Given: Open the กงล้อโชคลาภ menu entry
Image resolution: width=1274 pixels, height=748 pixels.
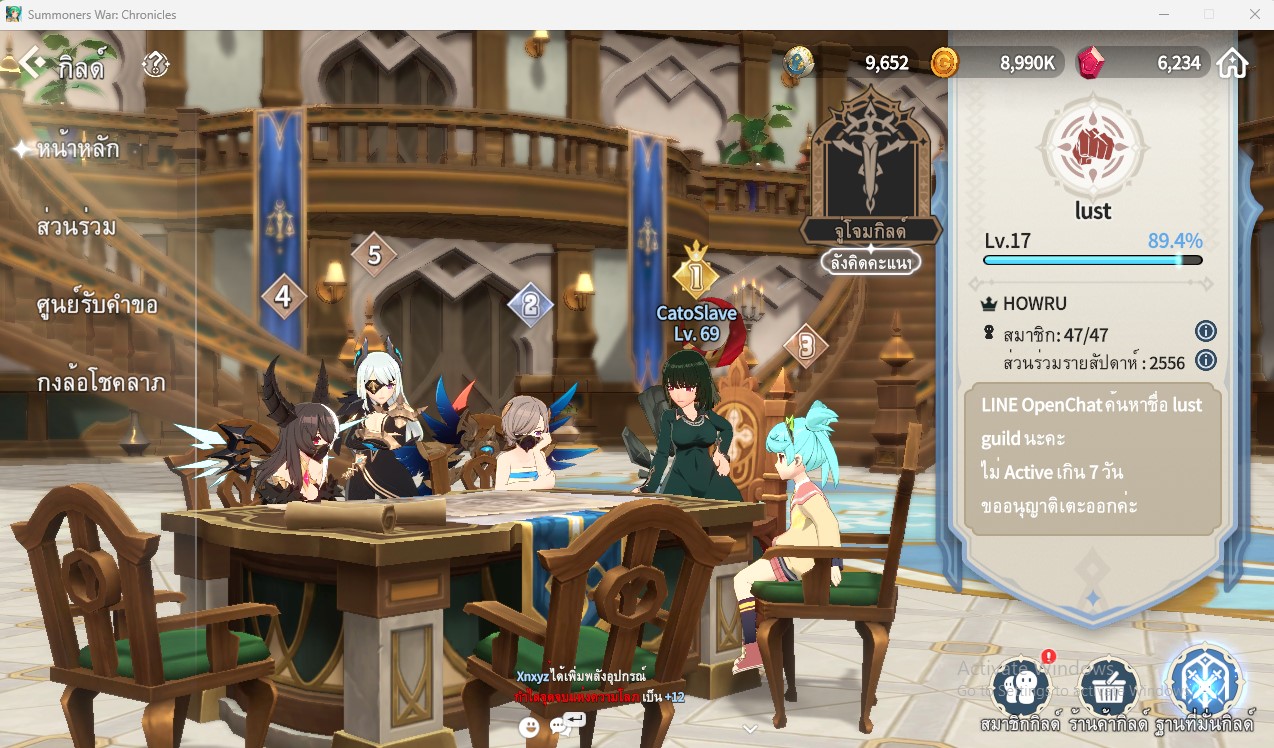Looking at the screenshot, I should click(100, 383).
